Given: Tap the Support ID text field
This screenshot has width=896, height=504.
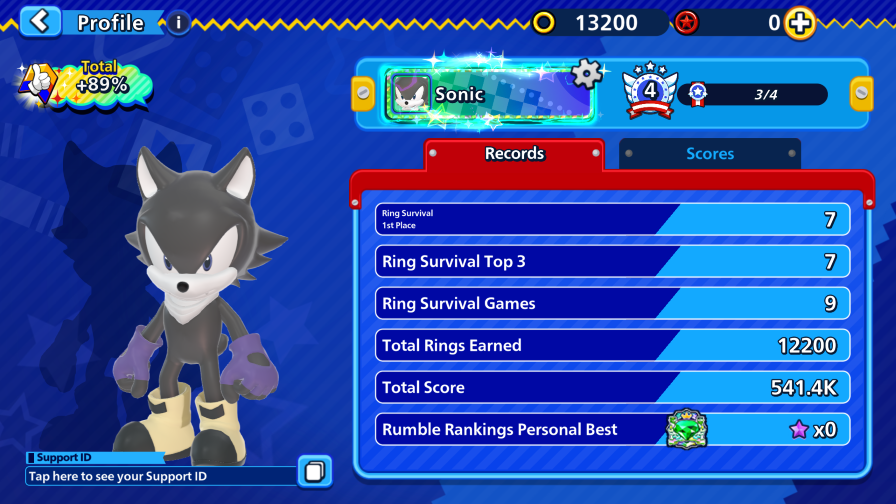Looking at the screenshot, I should pyautogui.click(x=160, y=476).
